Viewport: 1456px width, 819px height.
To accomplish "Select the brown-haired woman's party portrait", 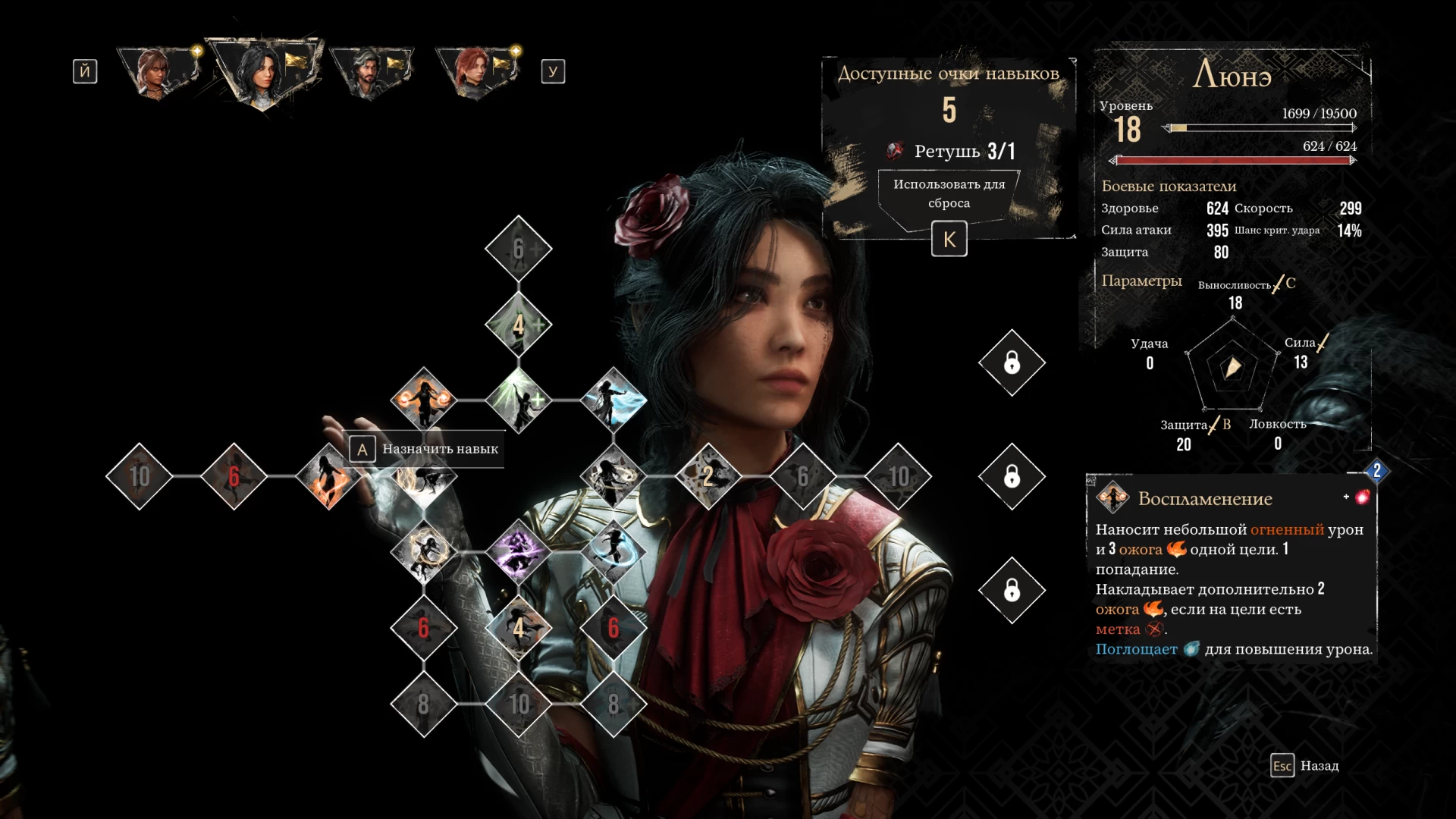I will coord(158,73).
